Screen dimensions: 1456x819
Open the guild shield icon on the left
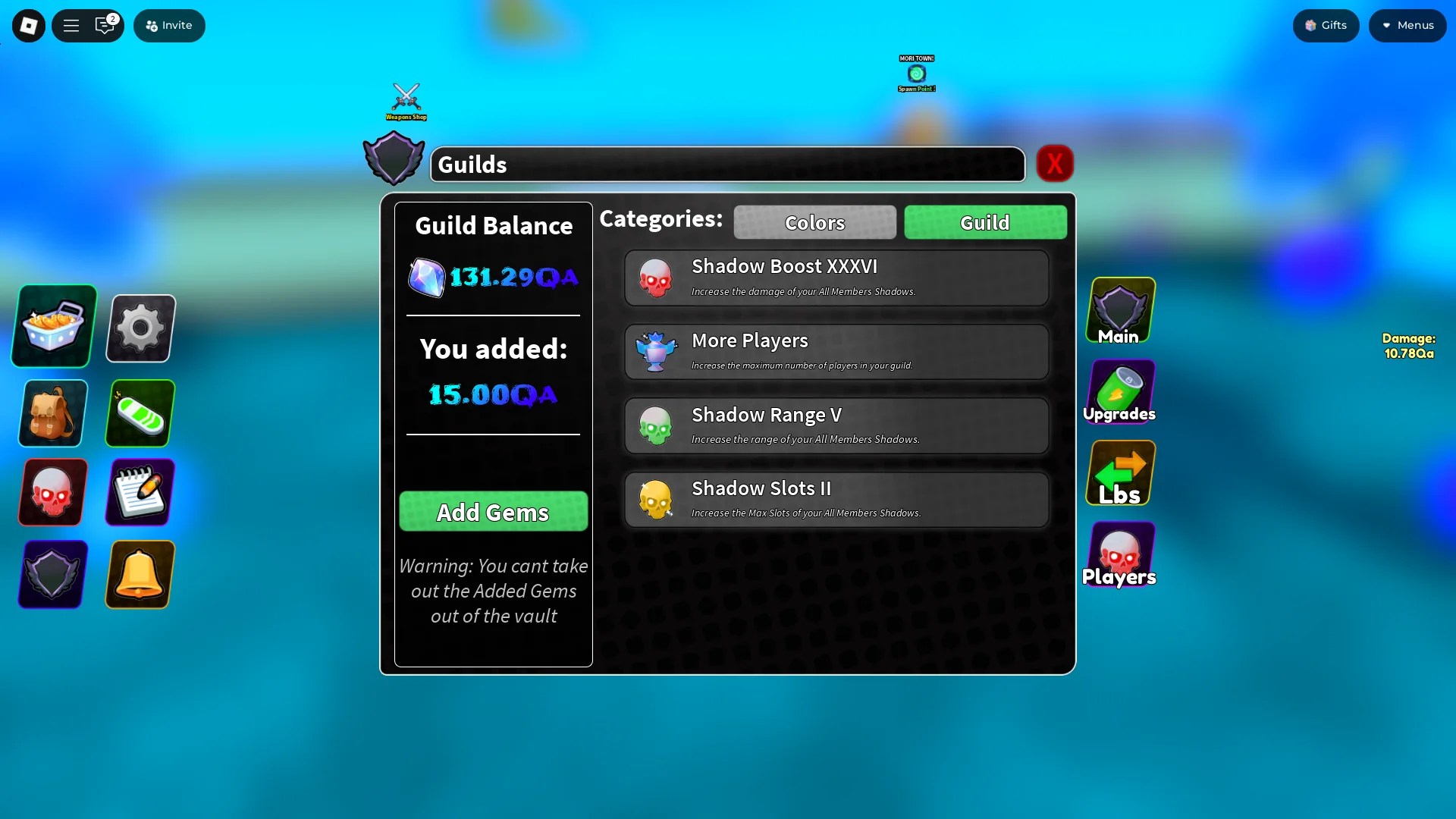click(51, 575)
